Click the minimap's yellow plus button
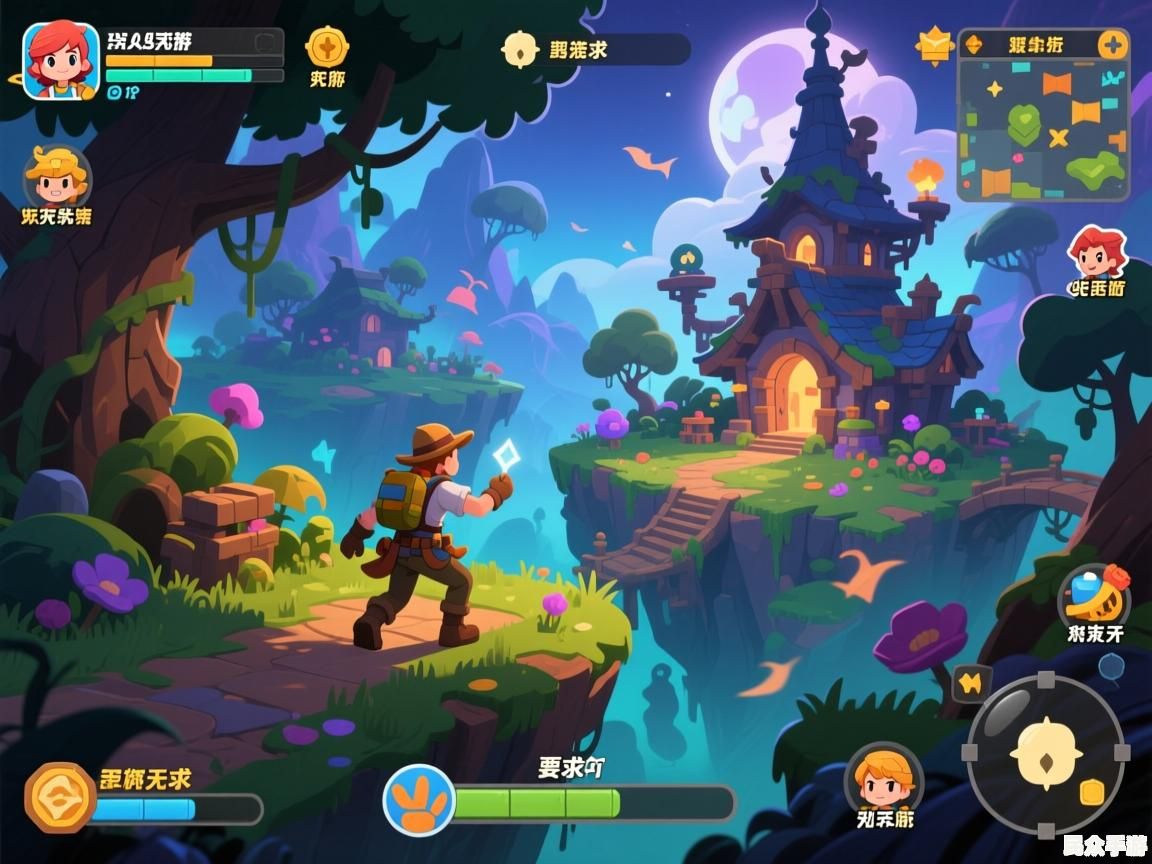 coord(1112,45)
